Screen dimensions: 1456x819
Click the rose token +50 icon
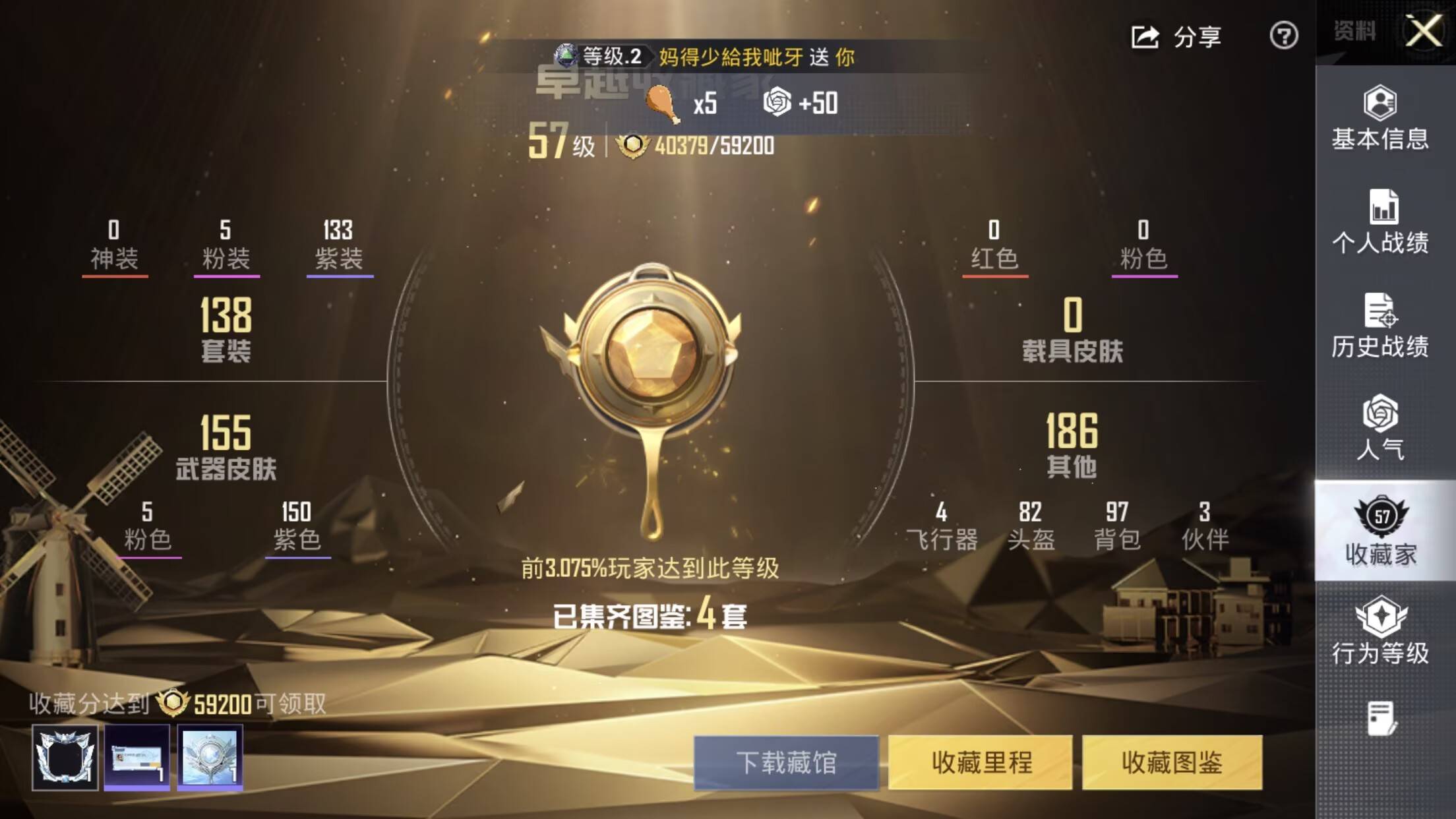(779, 102)
